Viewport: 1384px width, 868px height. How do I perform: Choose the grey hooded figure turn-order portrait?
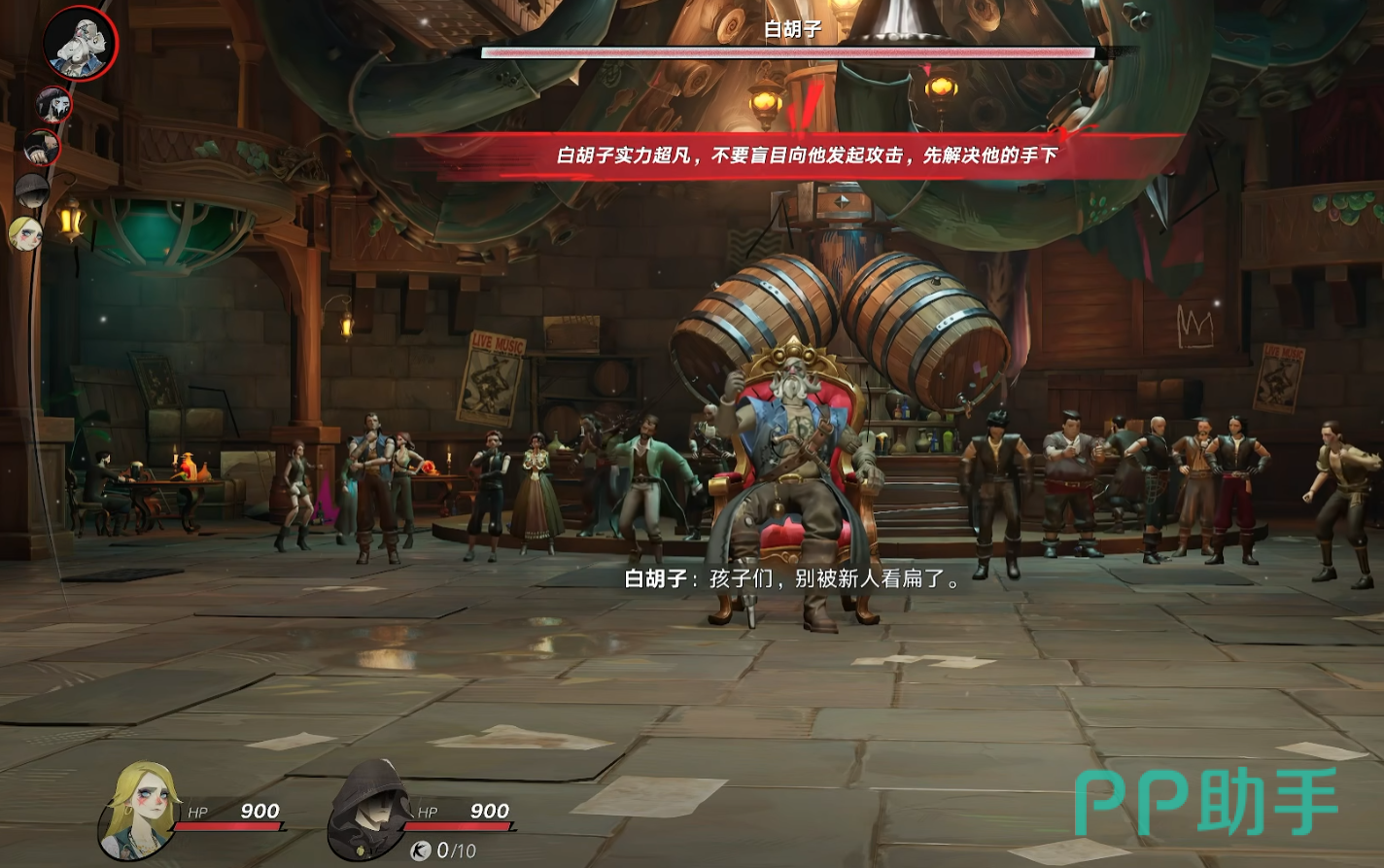(31, 191)
